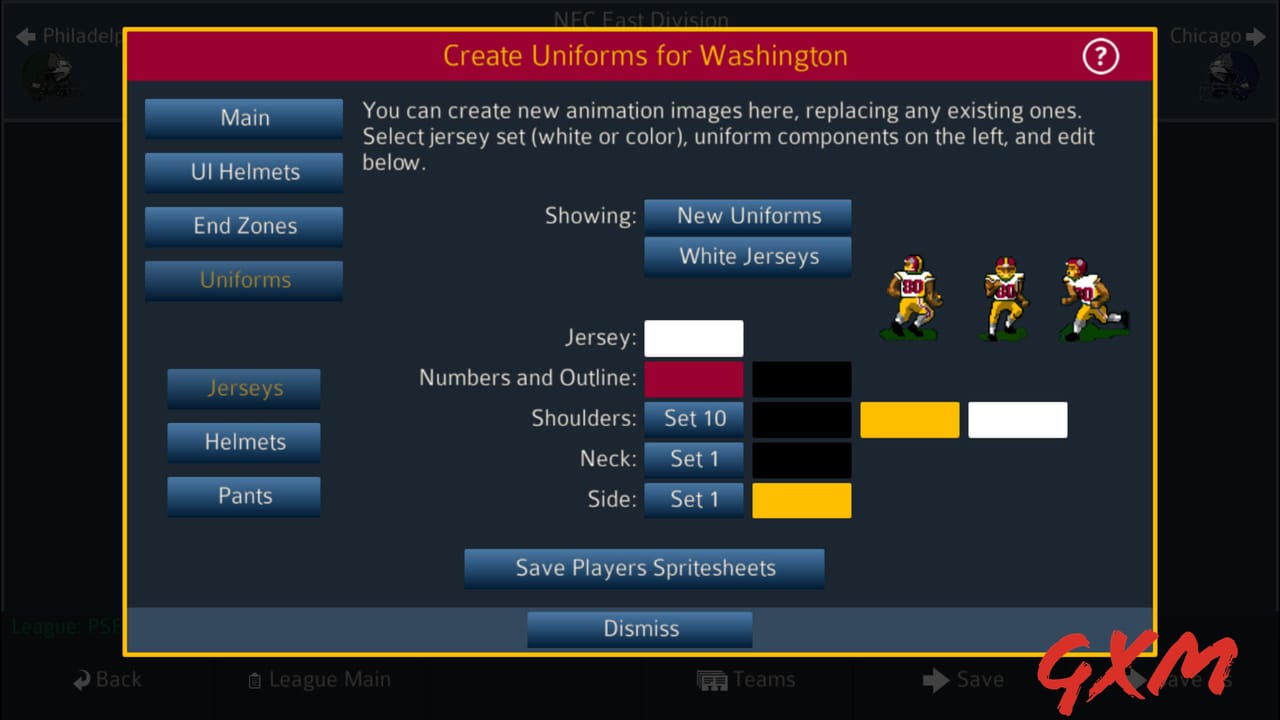Switch Showing to New Uniforms
This screenshot has height=720, width=1280.
point(747,215)
